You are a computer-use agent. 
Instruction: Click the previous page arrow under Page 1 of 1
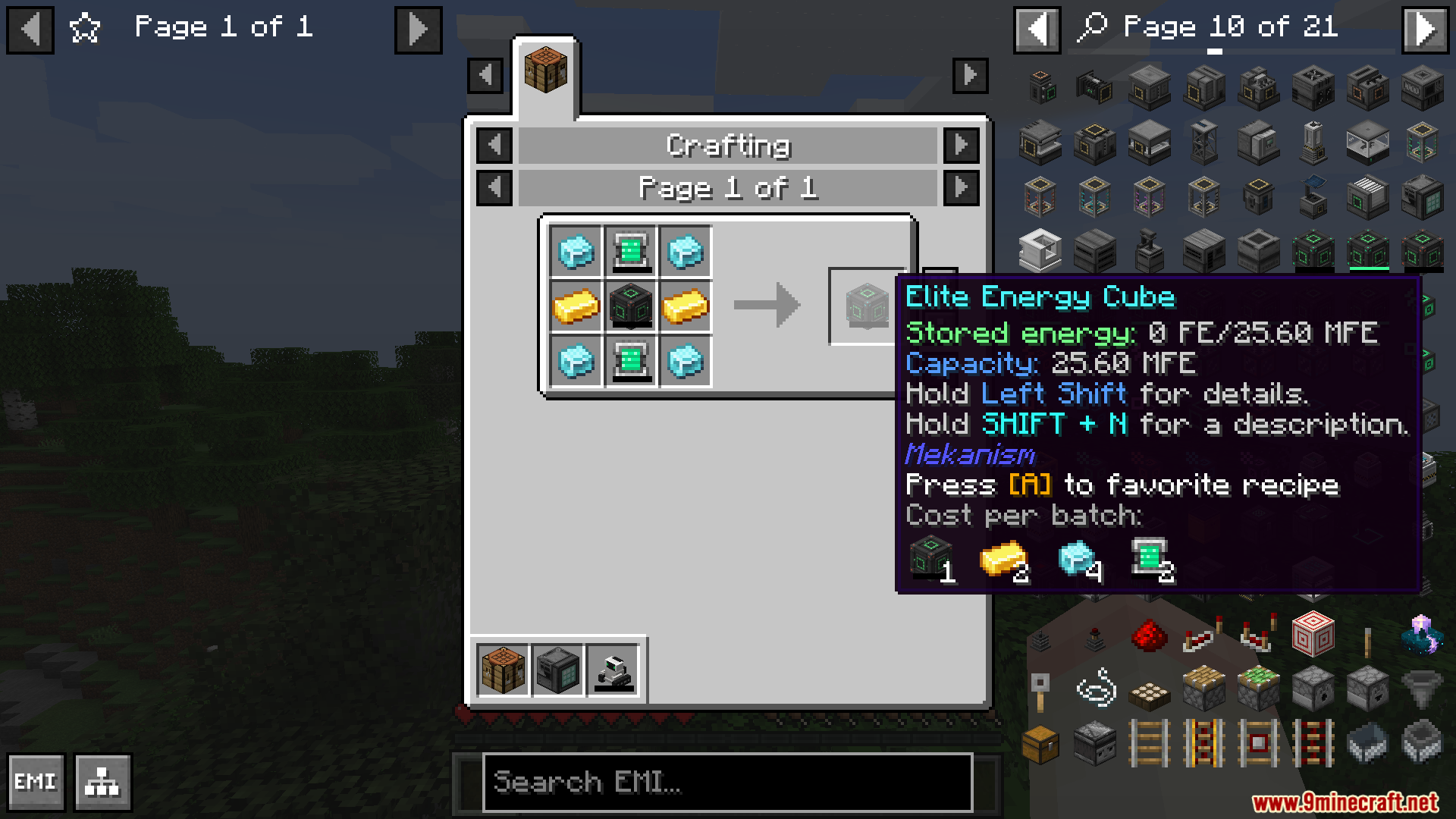click(495, 188)
